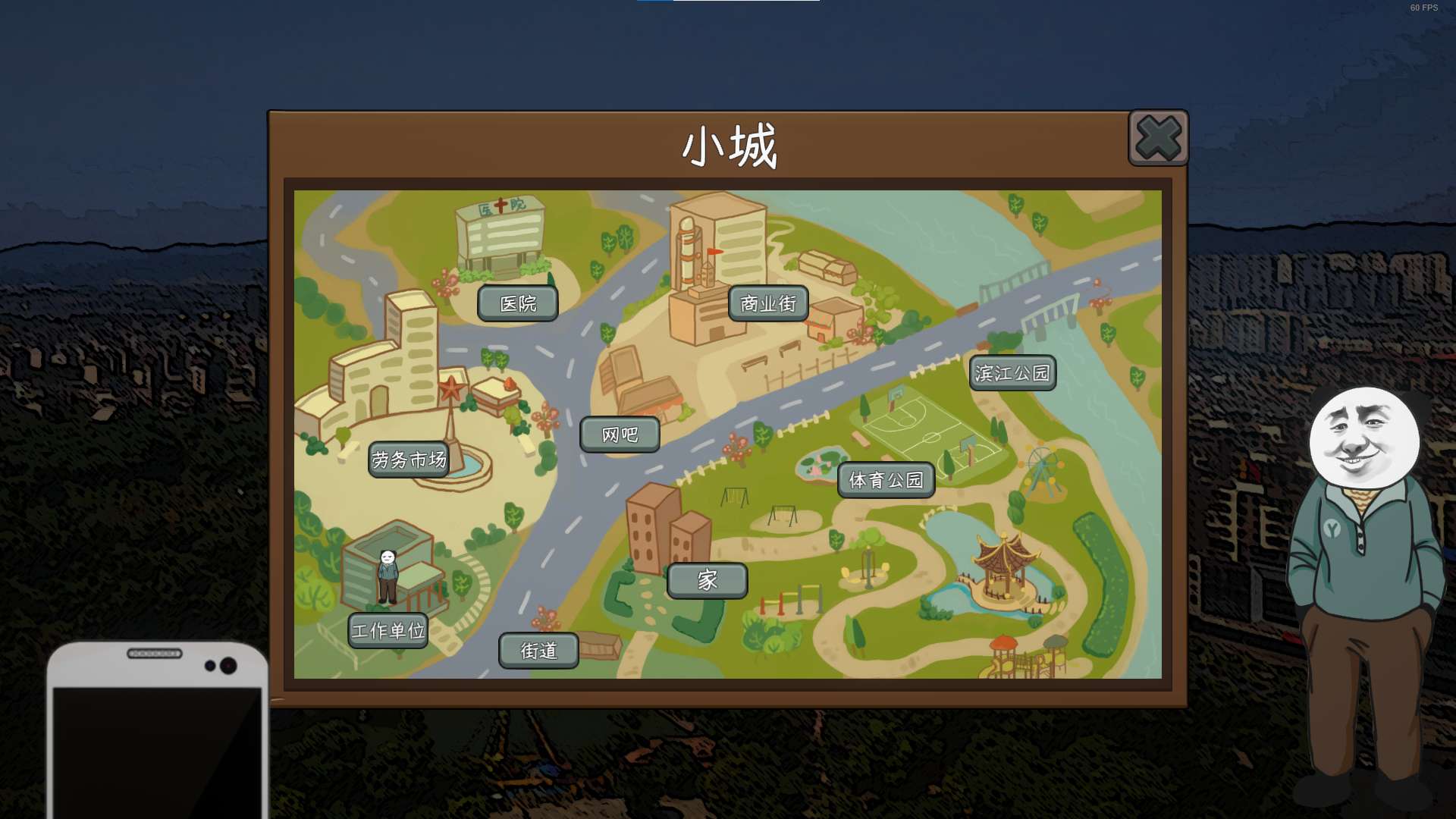
Task: Enter 体育公园 (Sports Park)
Action: coord(886,480)
